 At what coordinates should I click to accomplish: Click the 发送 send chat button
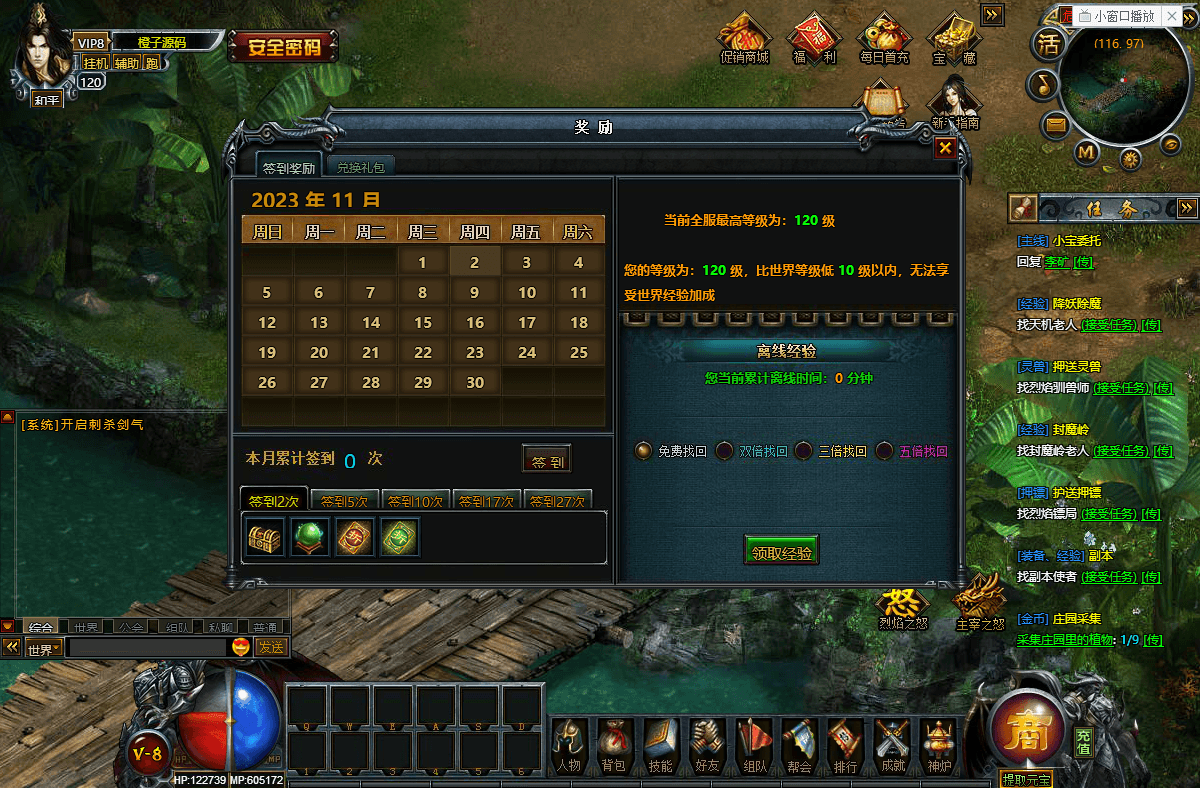(270, 647)
